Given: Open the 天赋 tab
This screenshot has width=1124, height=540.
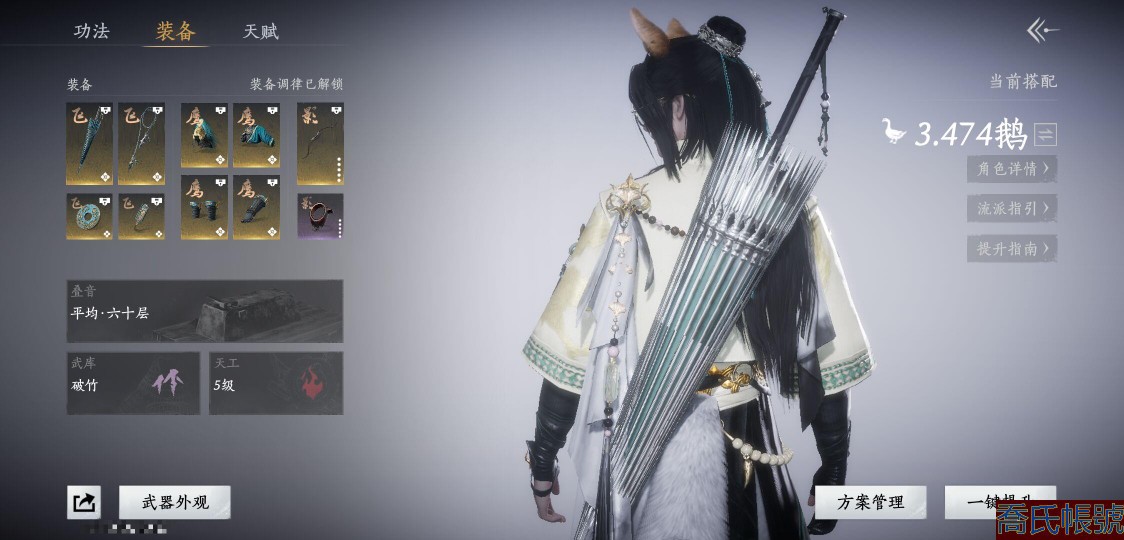Looking at the screenshot, I should coord(260,31).
